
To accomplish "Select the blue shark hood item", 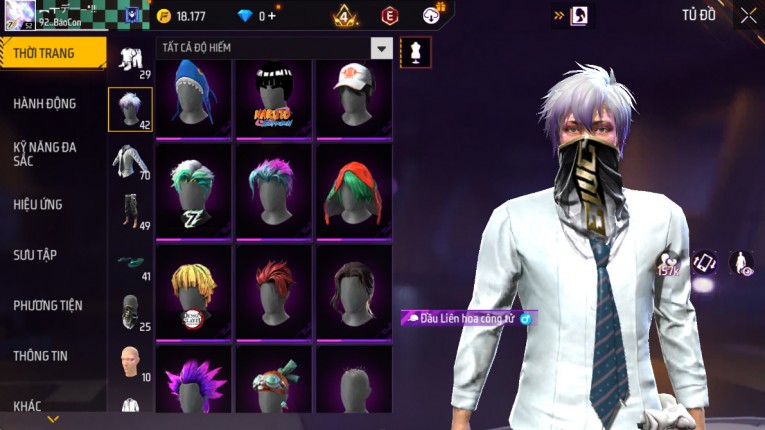I will (x=194, y=98).
